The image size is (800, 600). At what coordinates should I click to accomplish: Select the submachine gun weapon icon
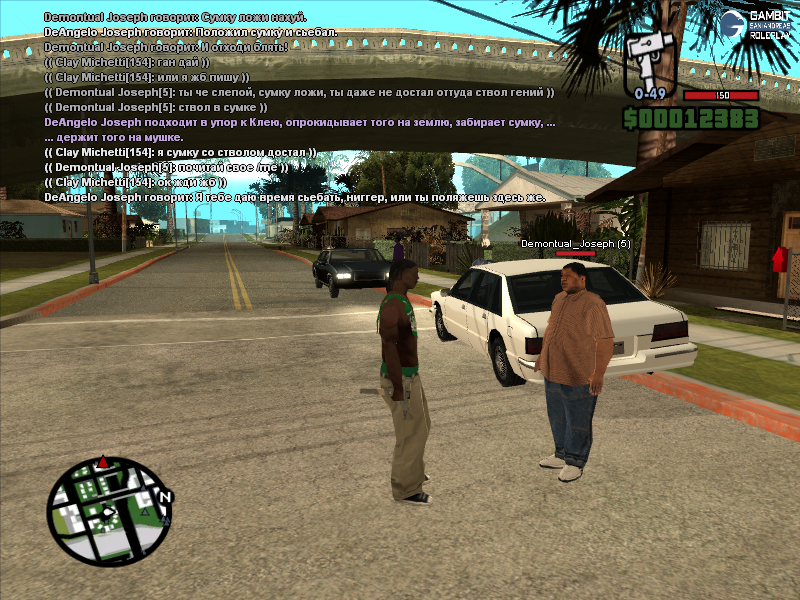point(650,58)
